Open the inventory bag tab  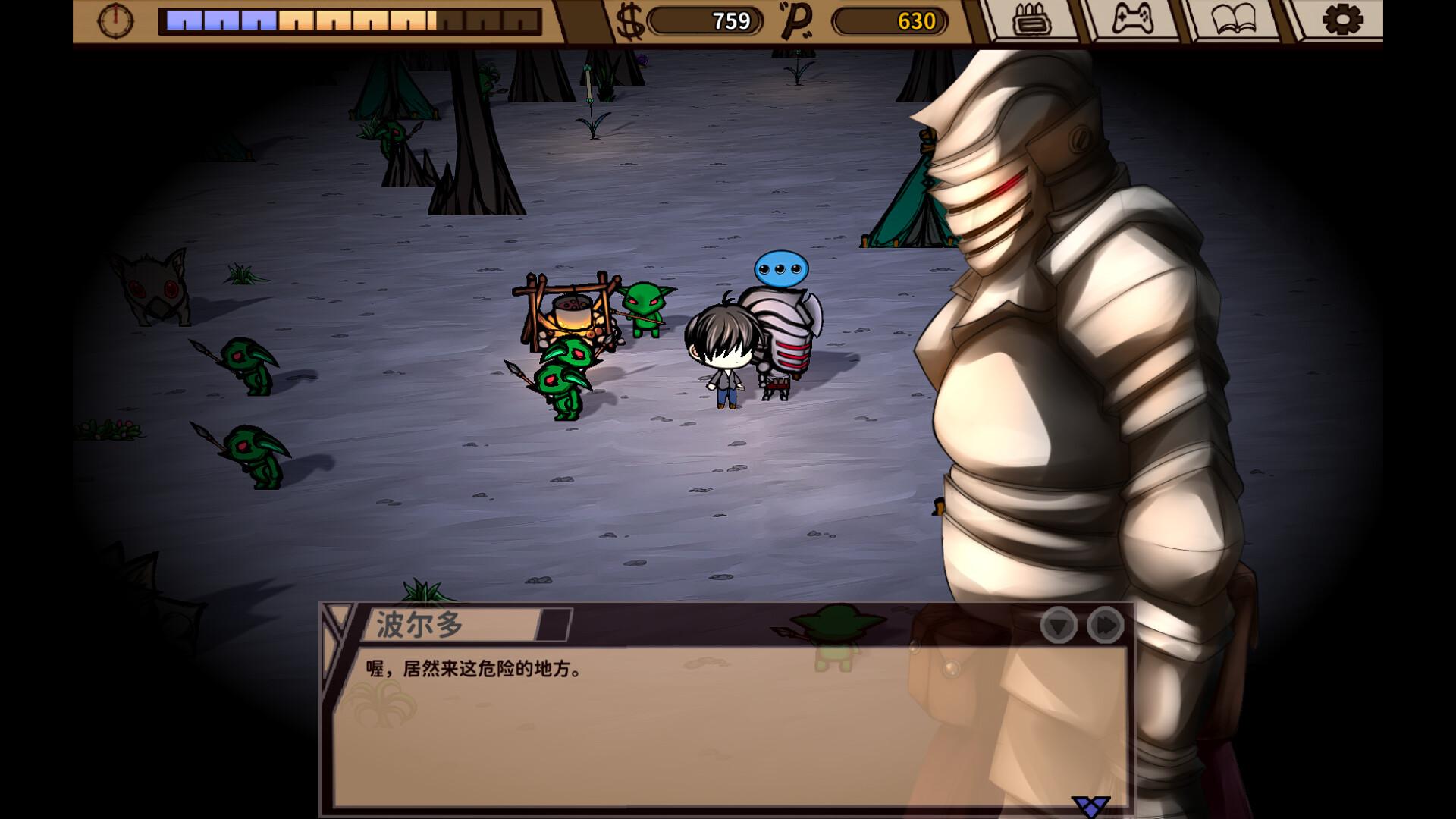(x=1031, y=20)
